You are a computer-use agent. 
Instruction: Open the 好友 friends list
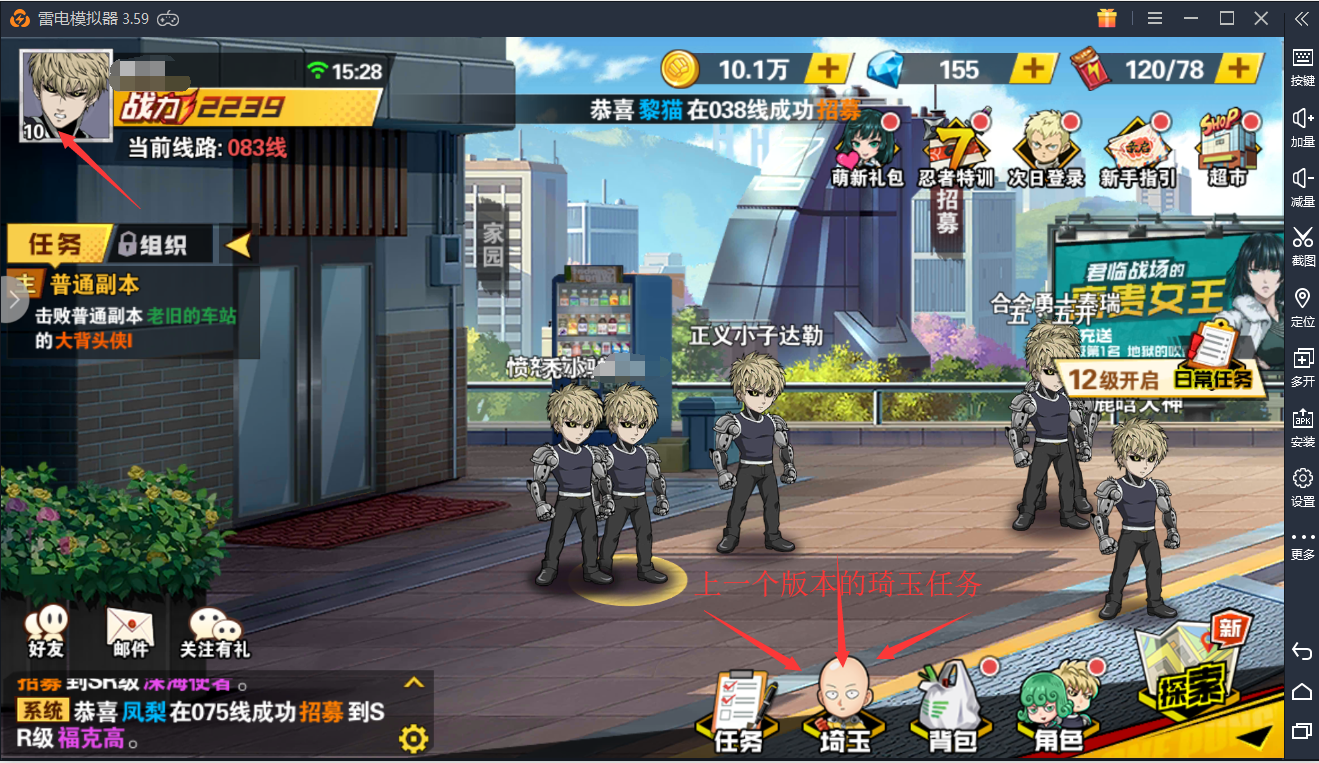tap(45, 632)
